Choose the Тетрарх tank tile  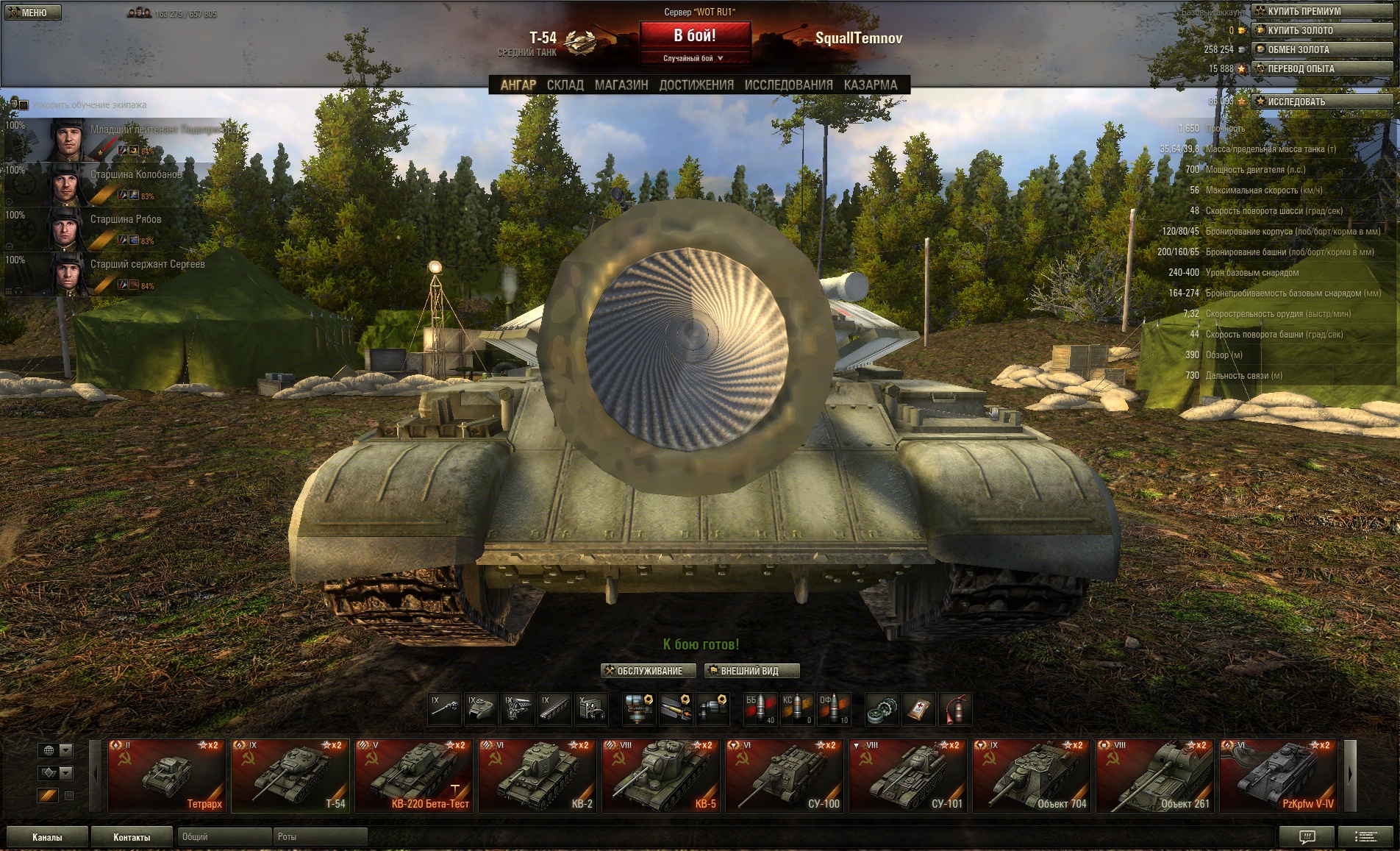click(166, 775)
